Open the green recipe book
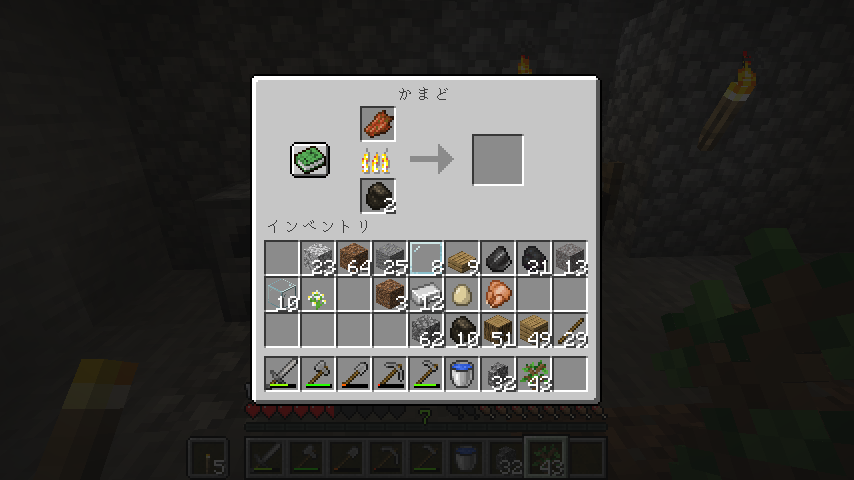This screenshot has width=854, height=480. tap(310, 160)
